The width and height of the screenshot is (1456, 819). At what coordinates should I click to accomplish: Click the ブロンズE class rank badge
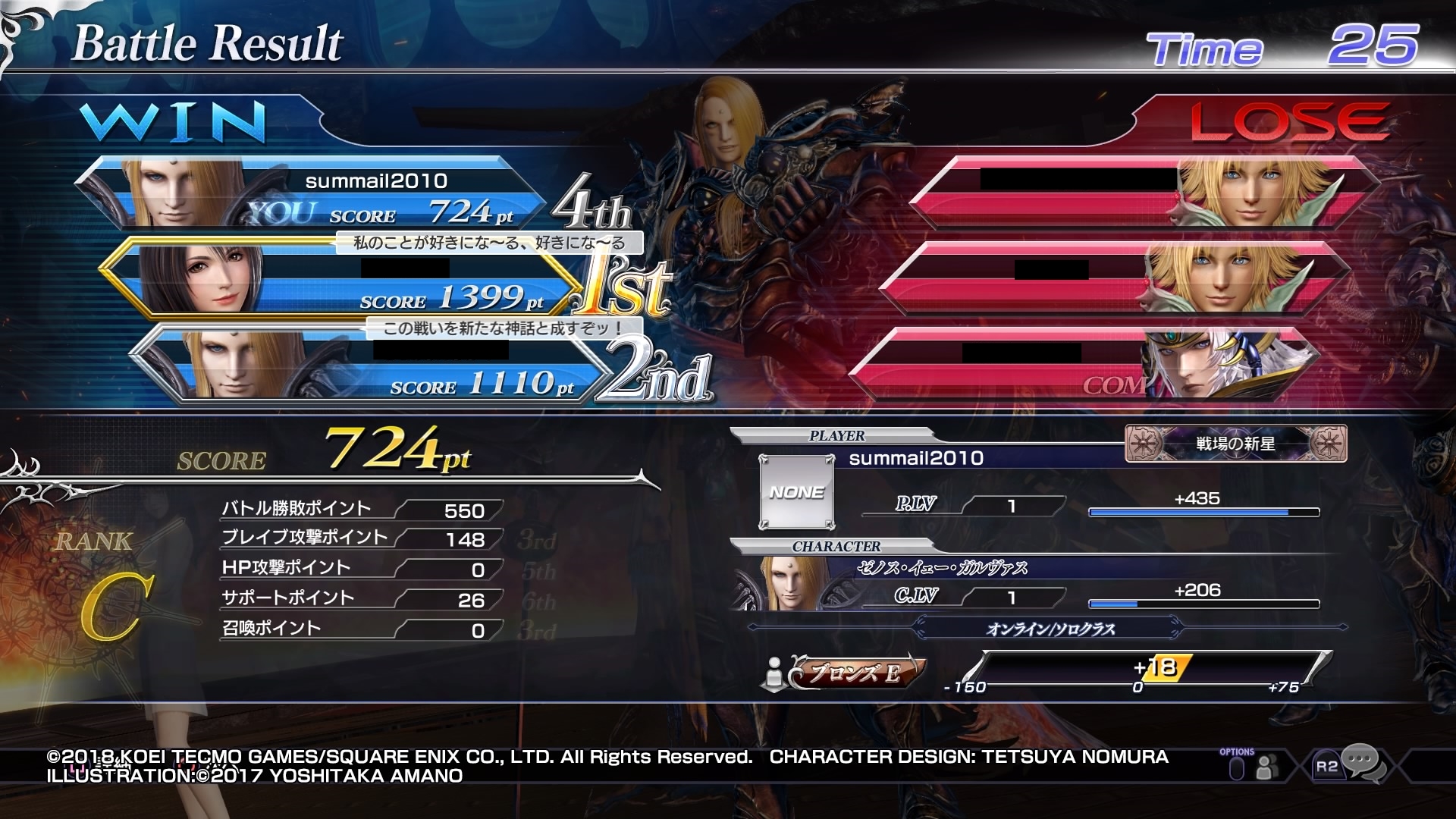857,672
